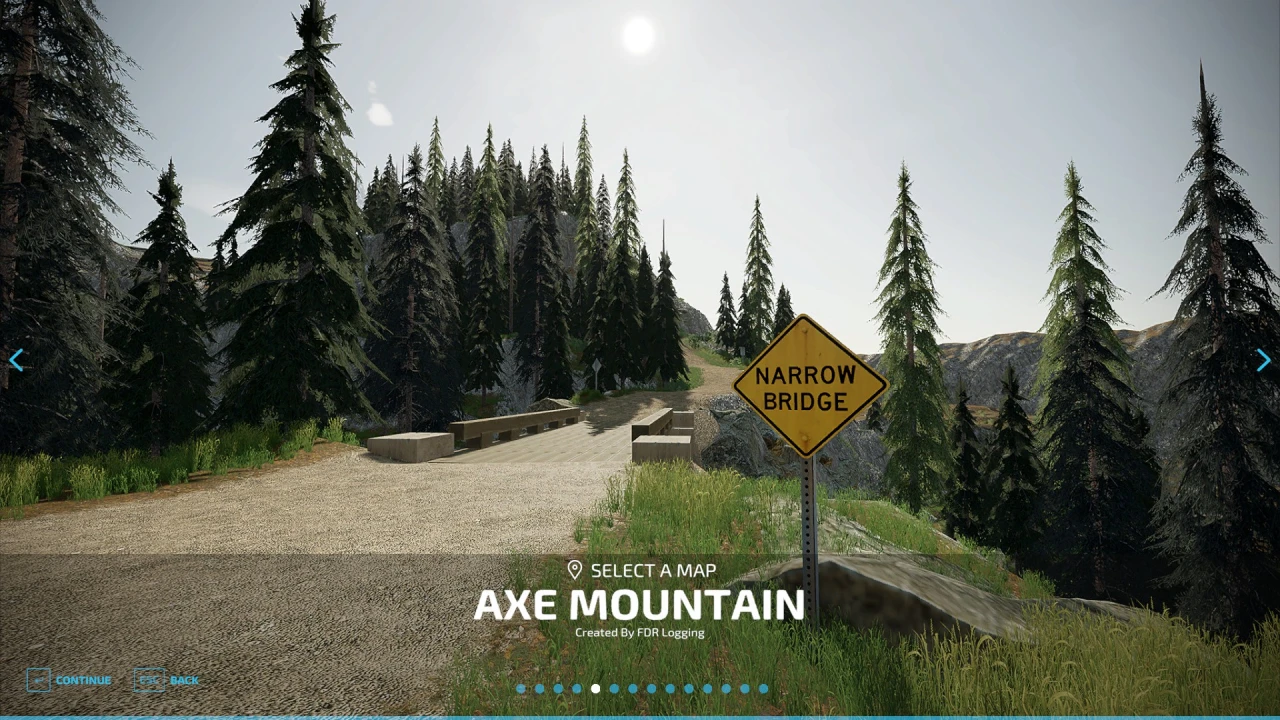Viewport: 1280px width, 720px height.
Task: Click the tenth pagination dot
Action: [688, 688]
